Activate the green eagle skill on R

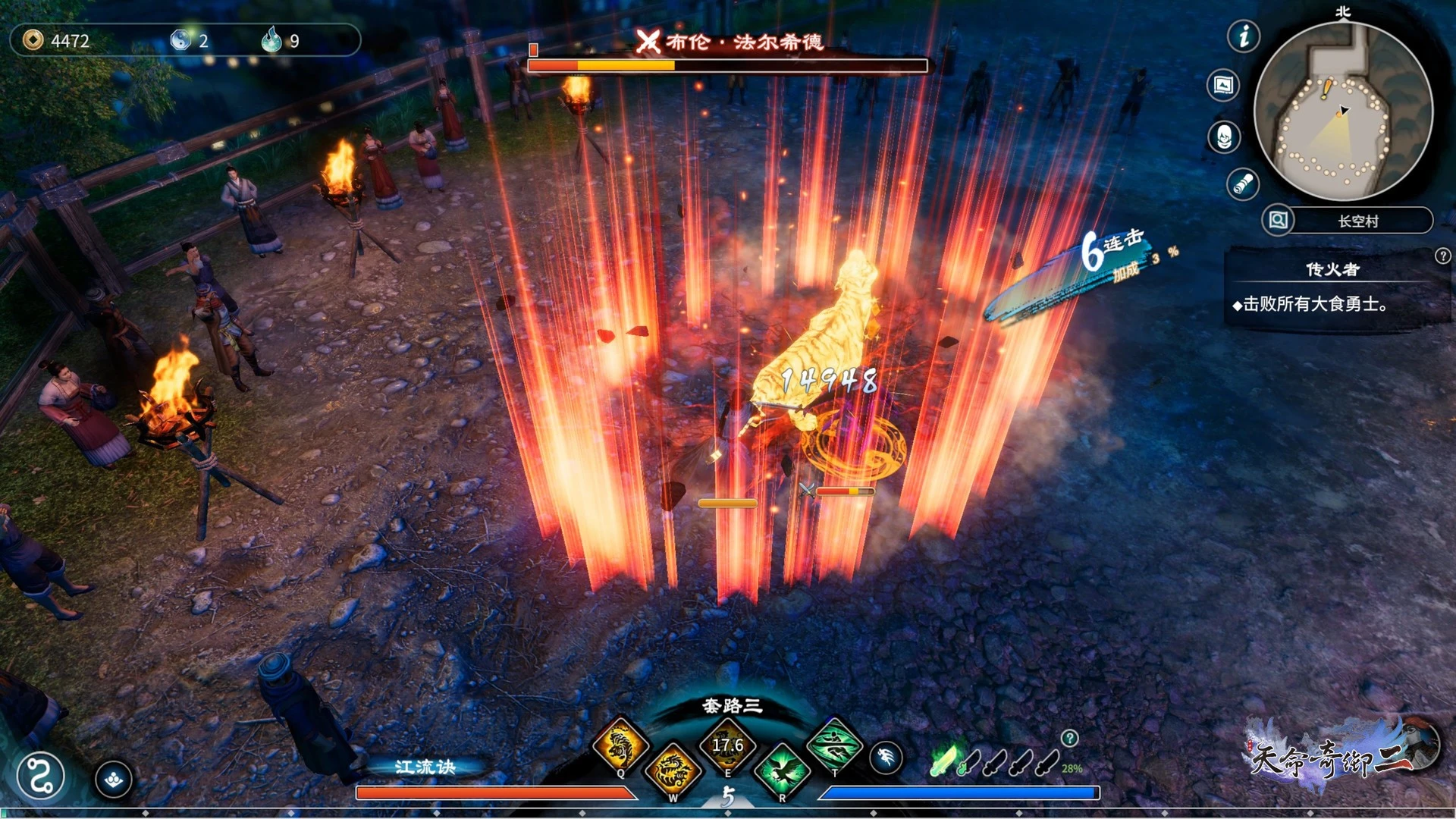point(782,770)
